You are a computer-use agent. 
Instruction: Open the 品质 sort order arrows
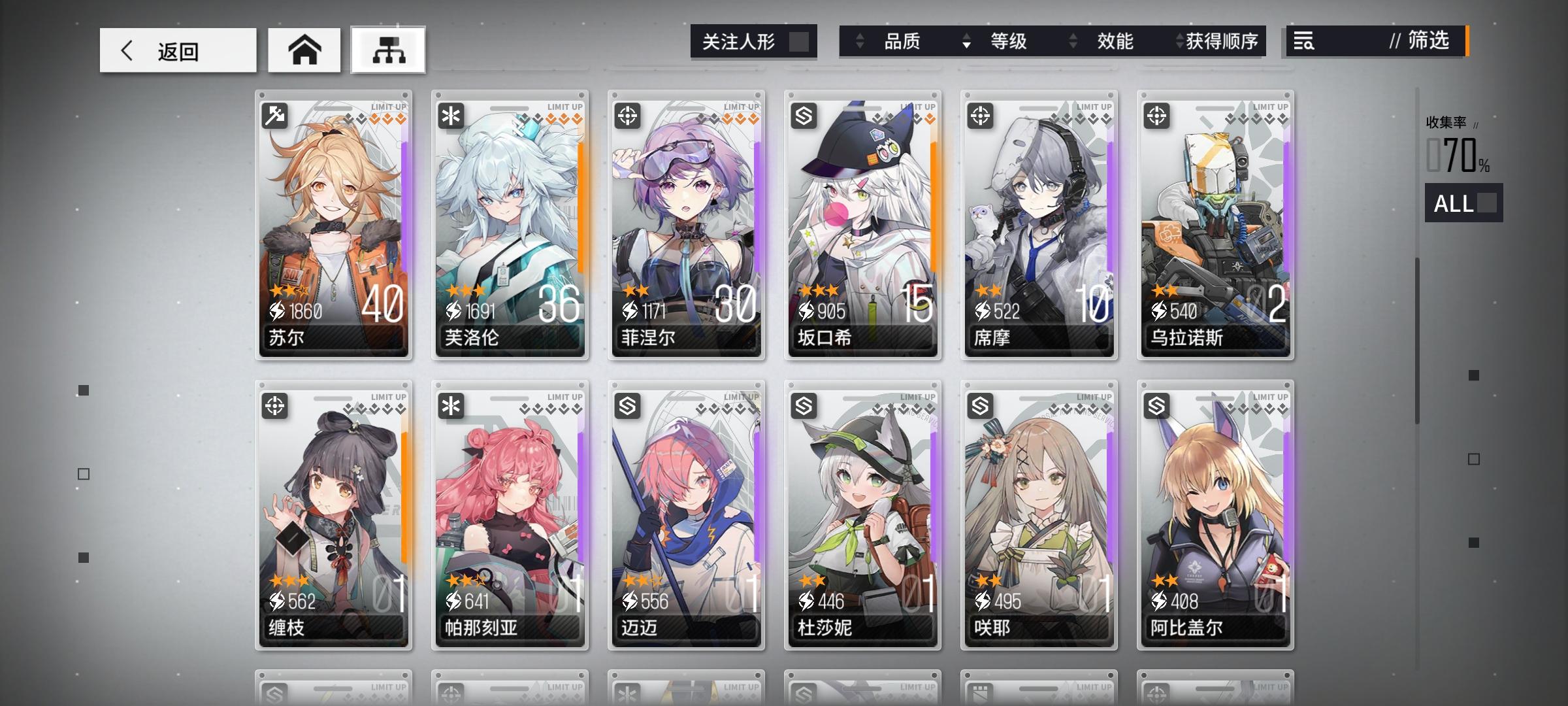(861, 41)
